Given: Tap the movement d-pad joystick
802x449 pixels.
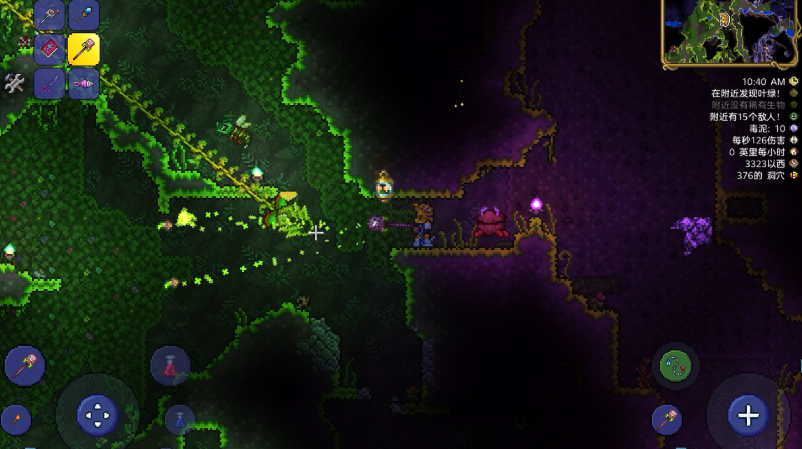Looking at the screenshot, I should [97, 412].
